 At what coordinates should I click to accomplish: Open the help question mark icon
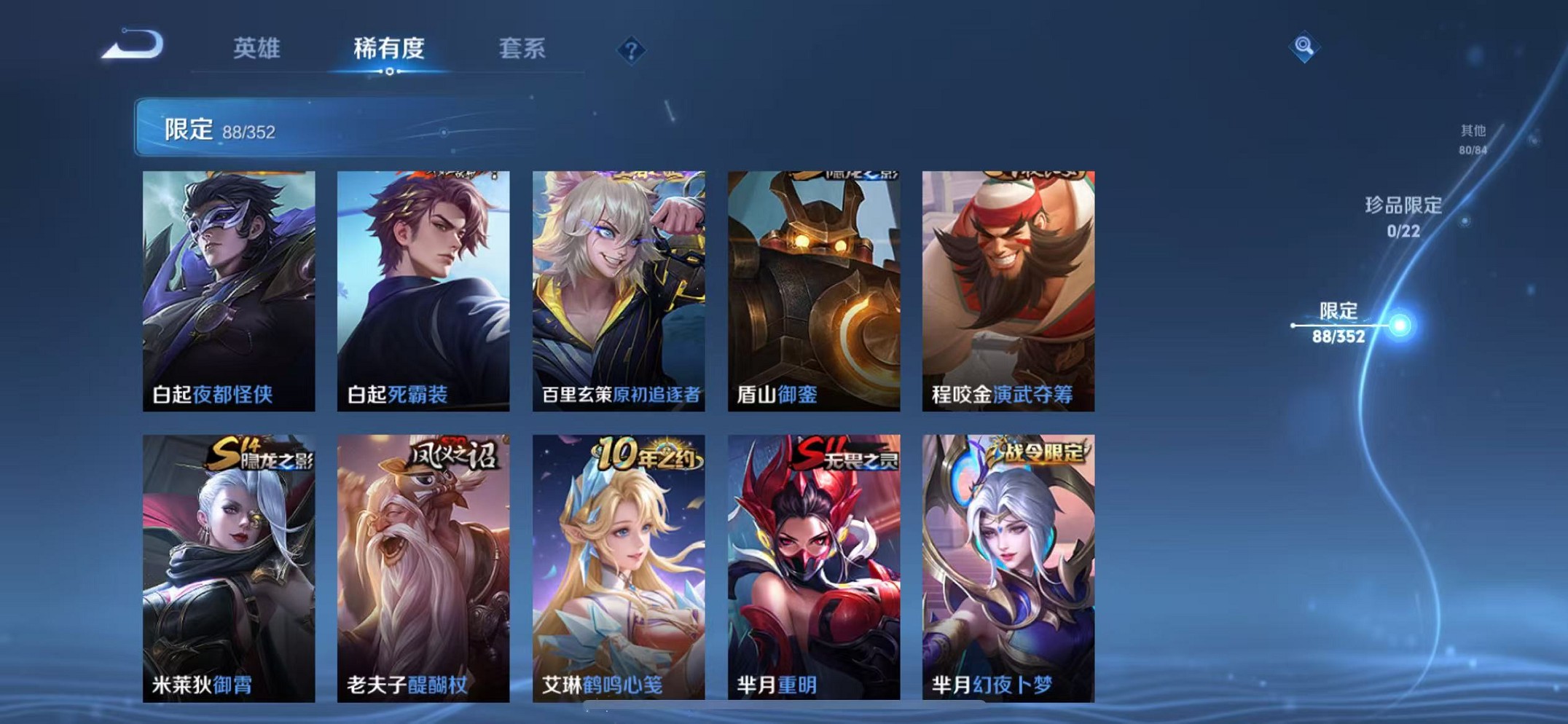[630, 51]
